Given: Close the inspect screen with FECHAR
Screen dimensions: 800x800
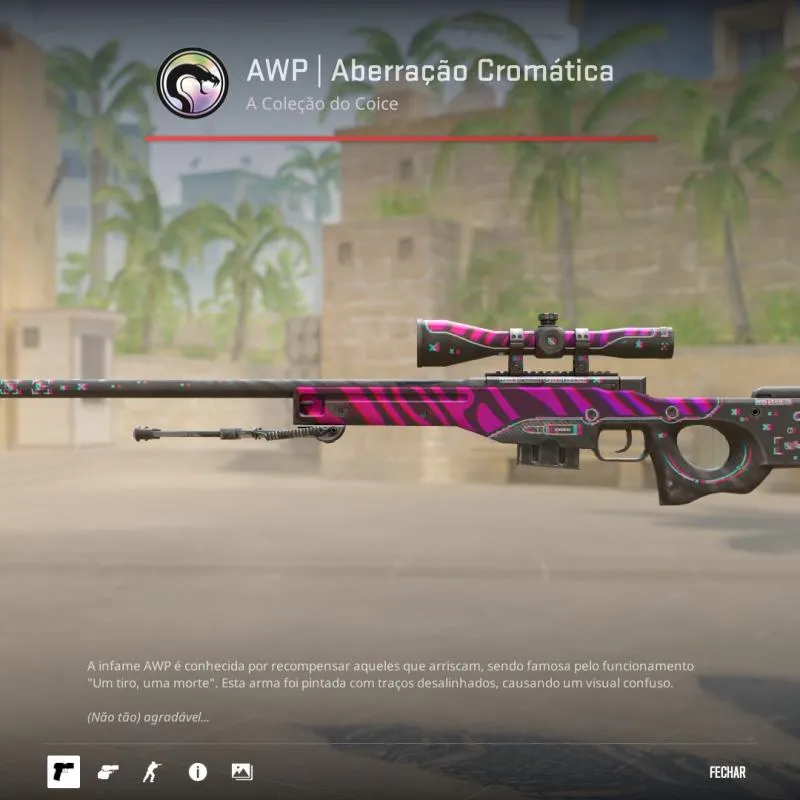Looking at the screenshot, I should 727,772.
